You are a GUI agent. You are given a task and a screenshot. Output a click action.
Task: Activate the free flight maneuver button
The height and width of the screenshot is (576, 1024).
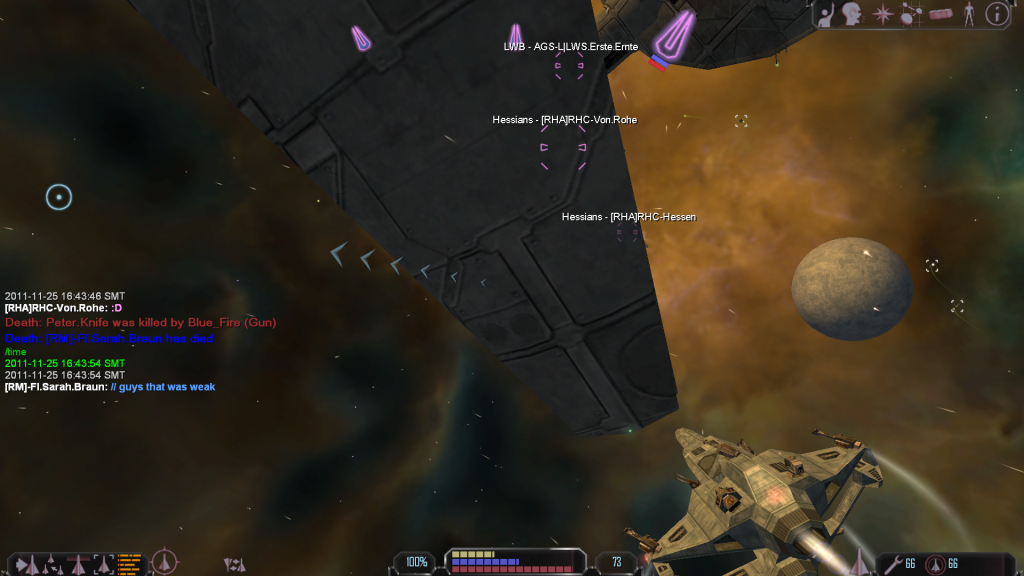[26, 564]
